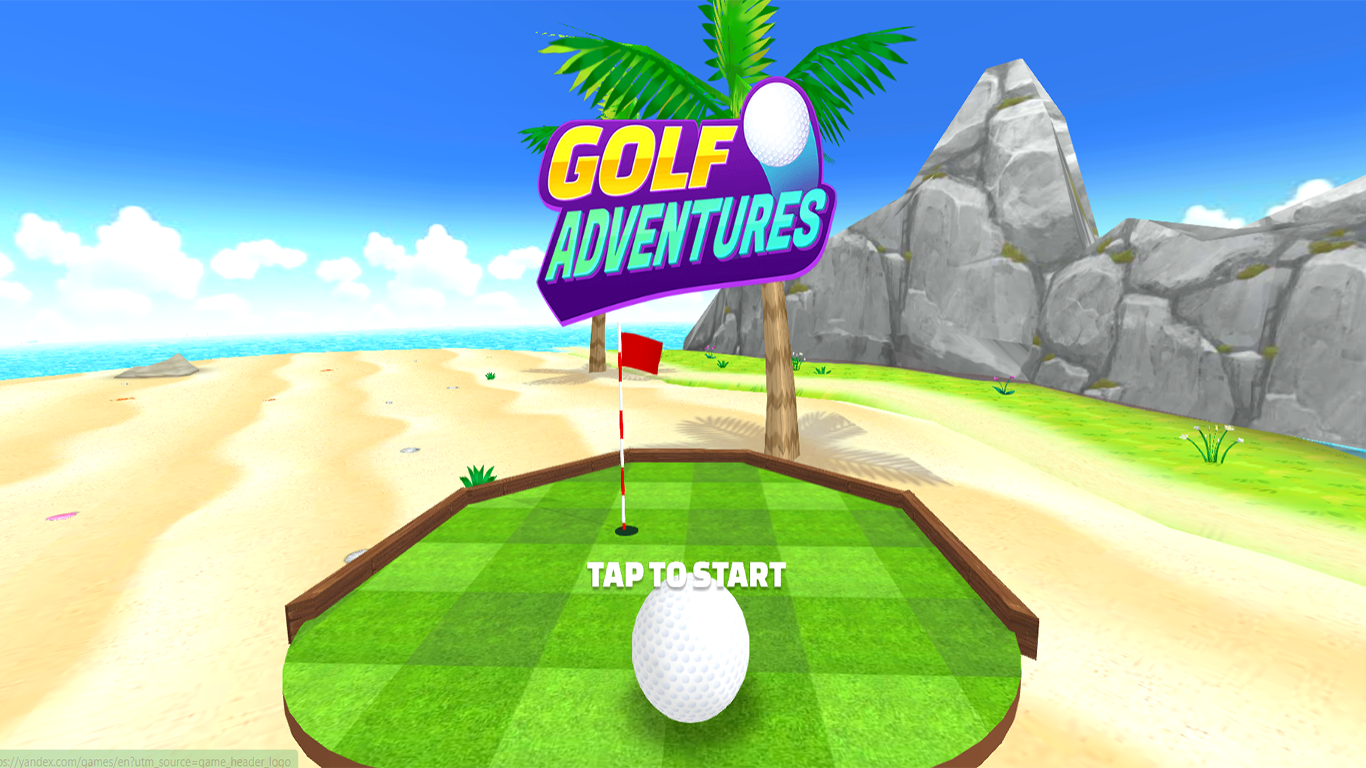
Task: Click the red flag marking the hole
Action: (640, 355)
